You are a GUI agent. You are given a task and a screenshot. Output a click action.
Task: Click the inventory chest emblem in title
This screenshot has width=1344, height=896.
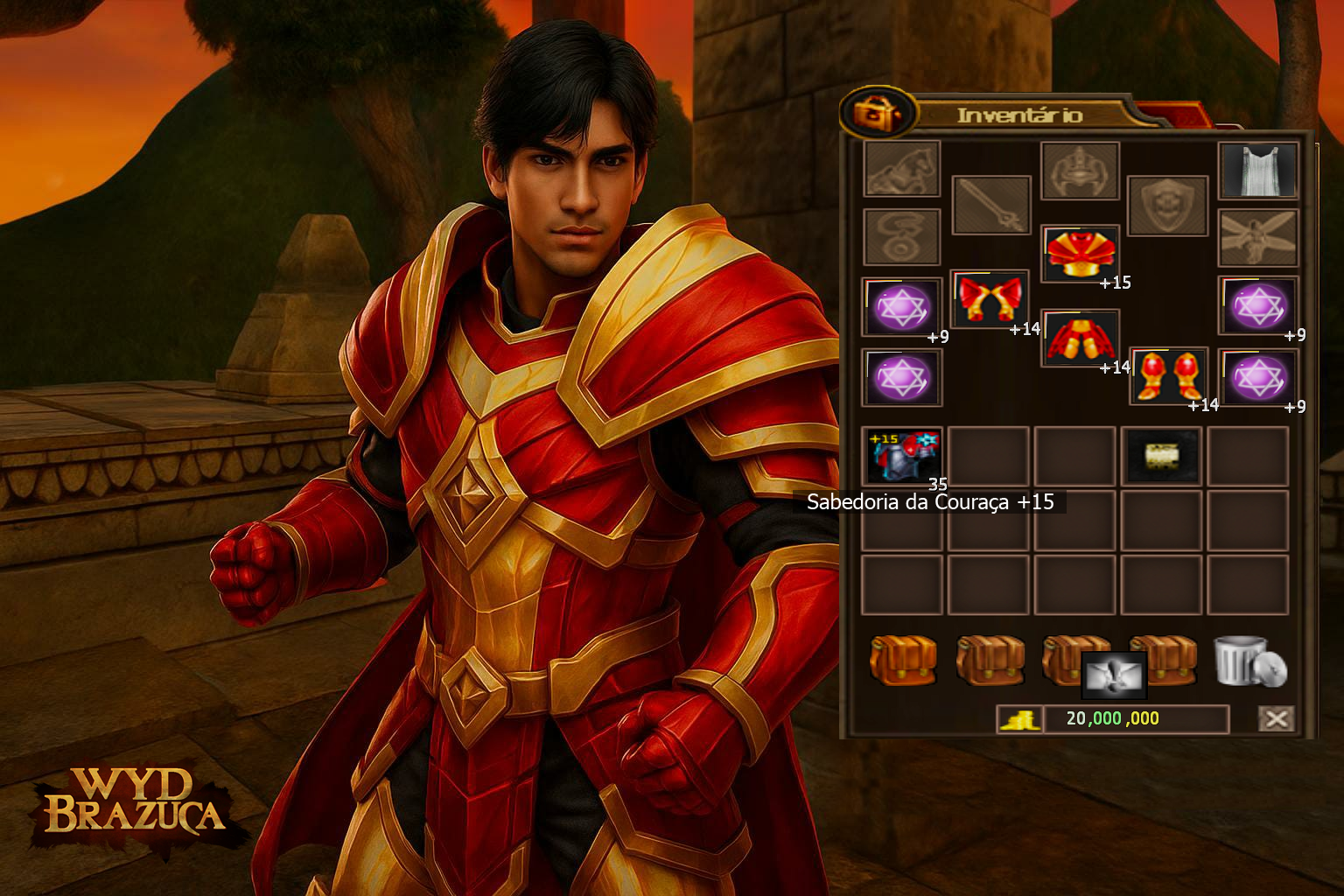878,113
